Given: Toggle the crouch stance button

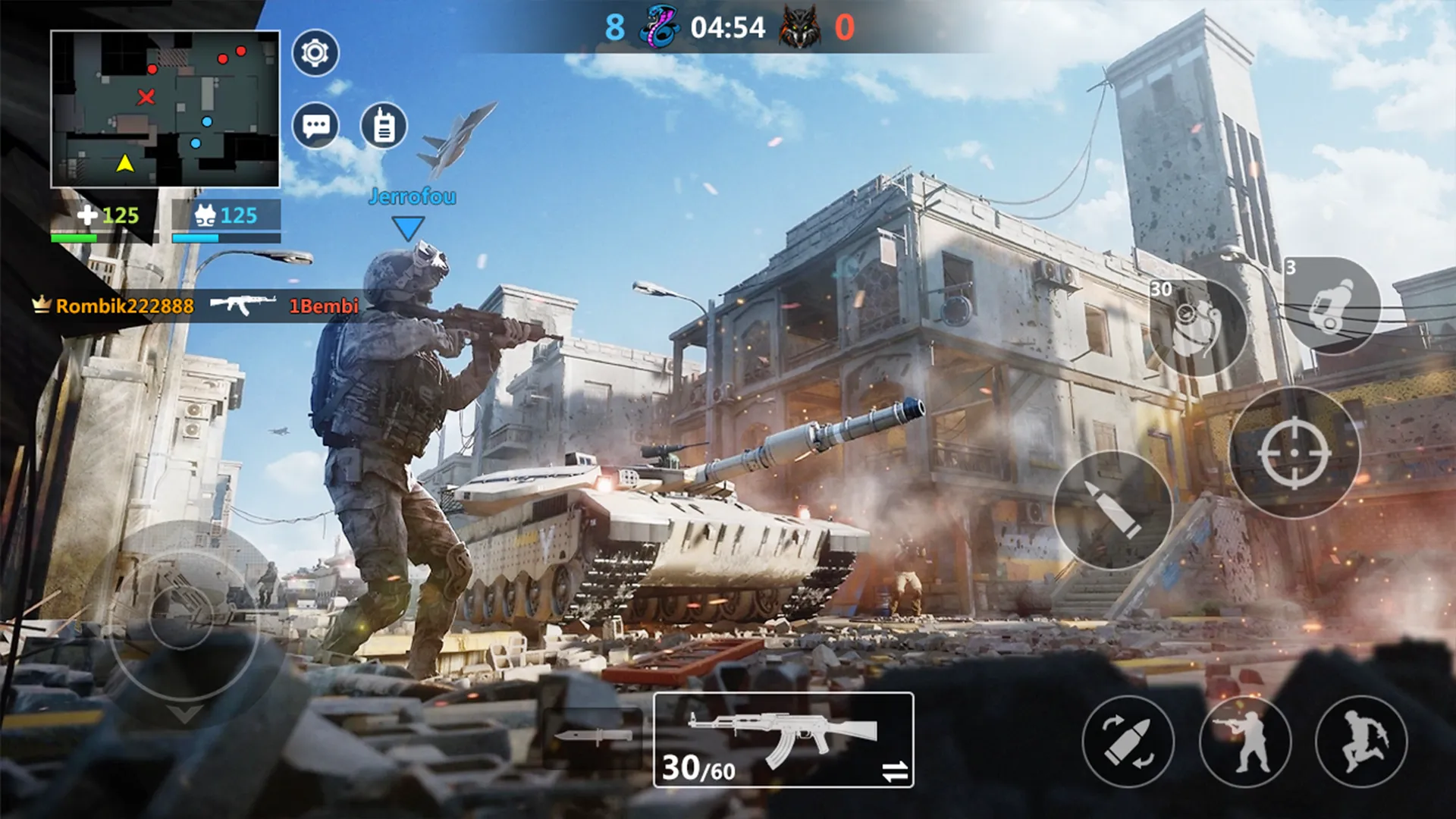Looking at the screenshot, I should click(x=1245, y=741).
